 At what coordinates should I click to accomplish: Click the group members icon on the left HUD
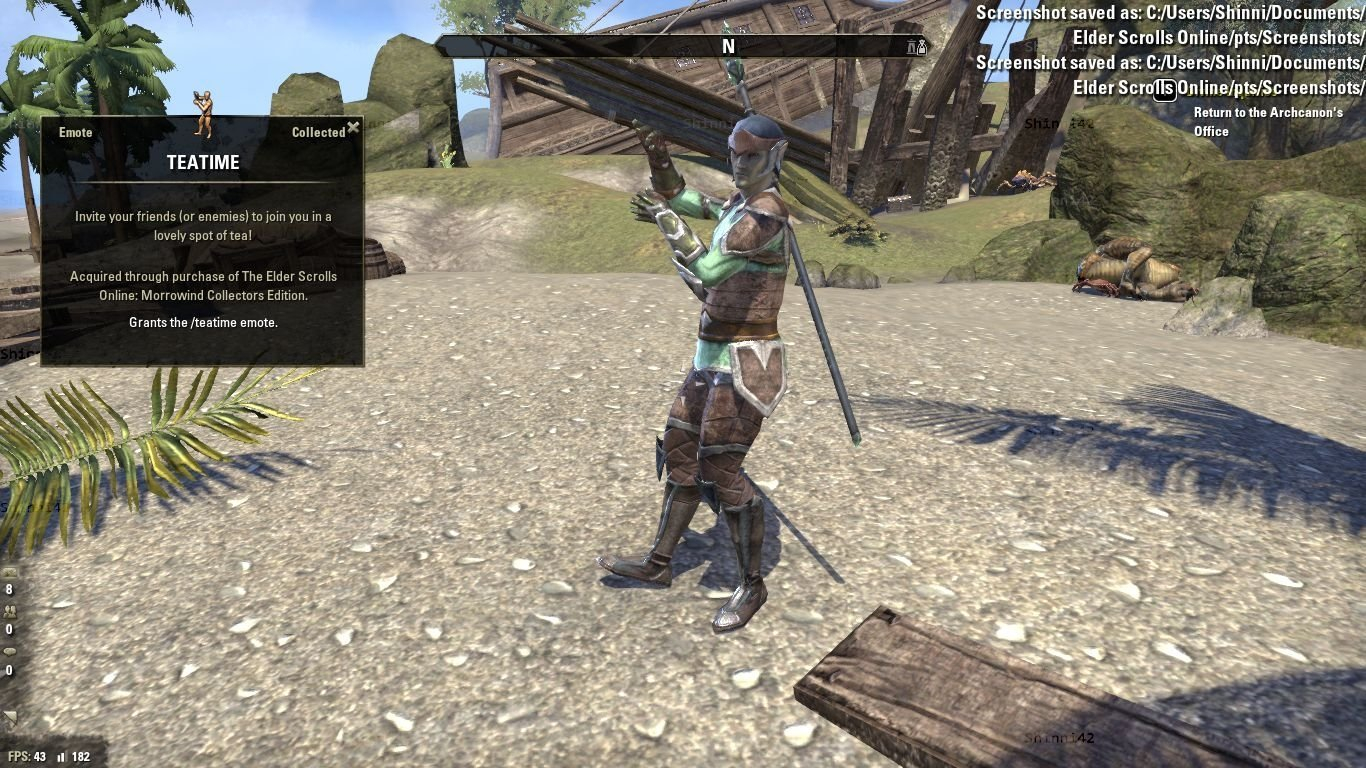click(9, 612)
